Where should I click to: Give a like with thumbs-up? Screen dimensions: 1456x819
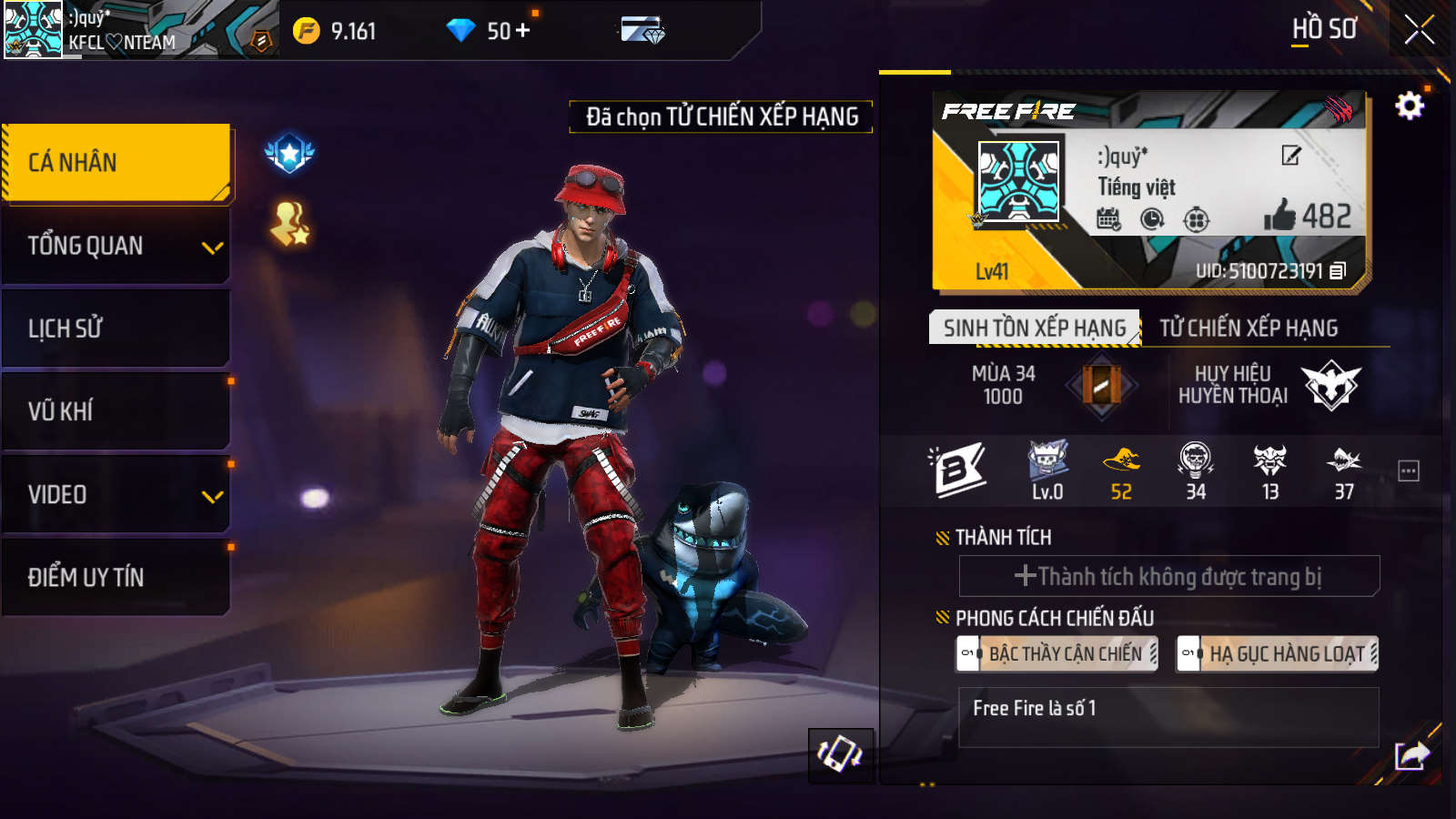point(1279,216)
